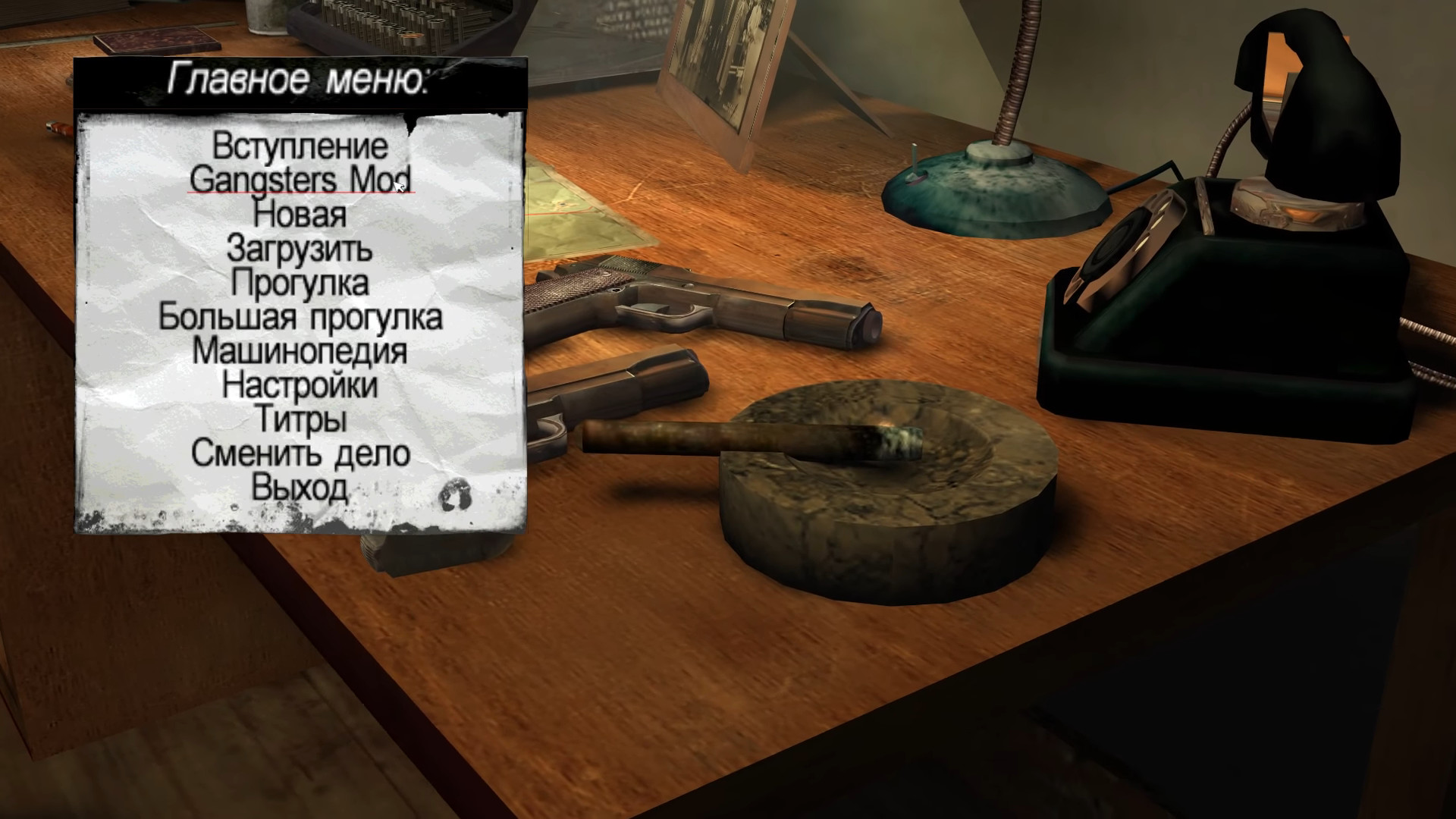Select Сменить дело to change profile
Viewport: 1456px width, 819px height.
click(300, 453)
